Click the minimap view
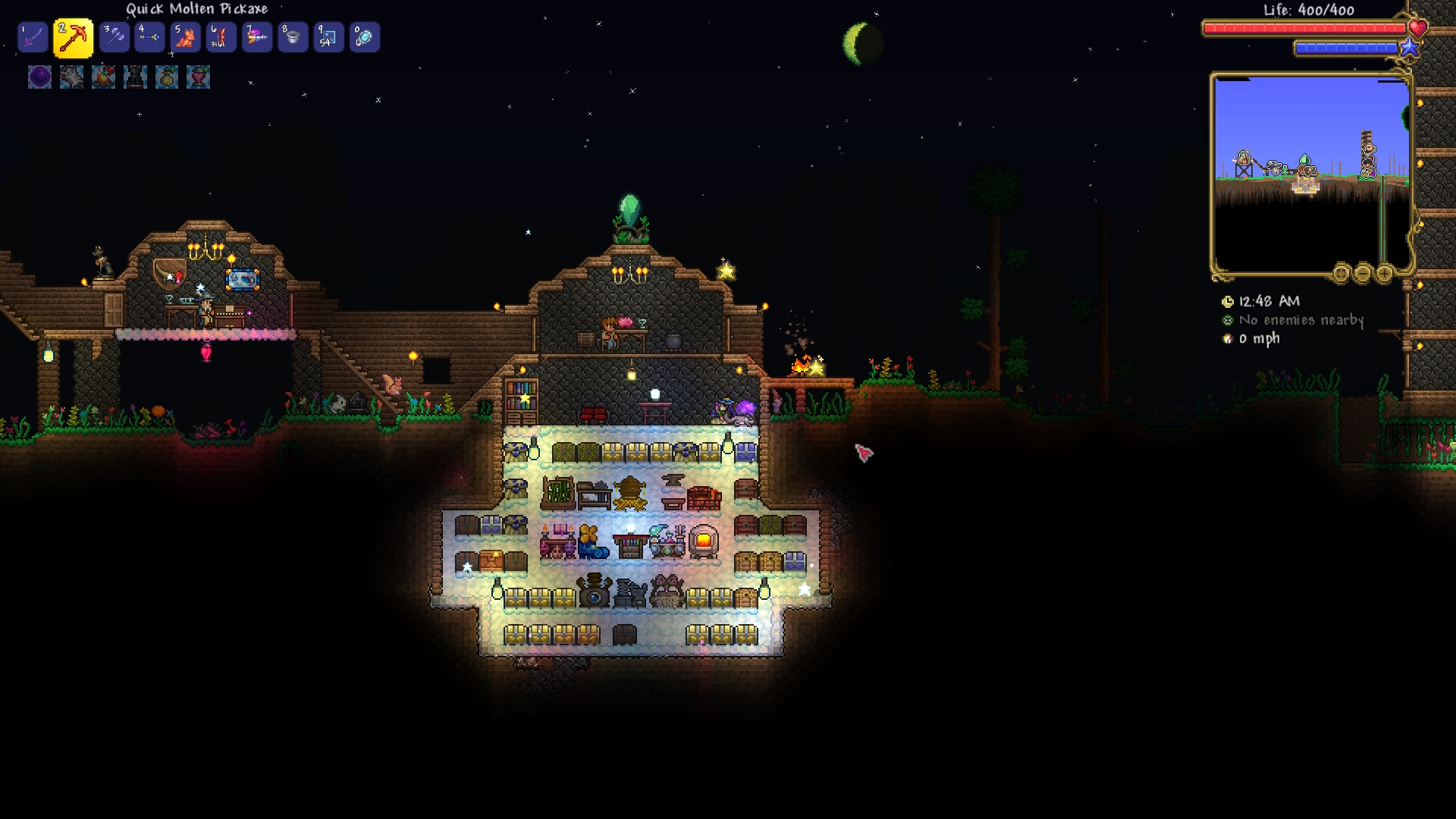 click(1310, 174)
